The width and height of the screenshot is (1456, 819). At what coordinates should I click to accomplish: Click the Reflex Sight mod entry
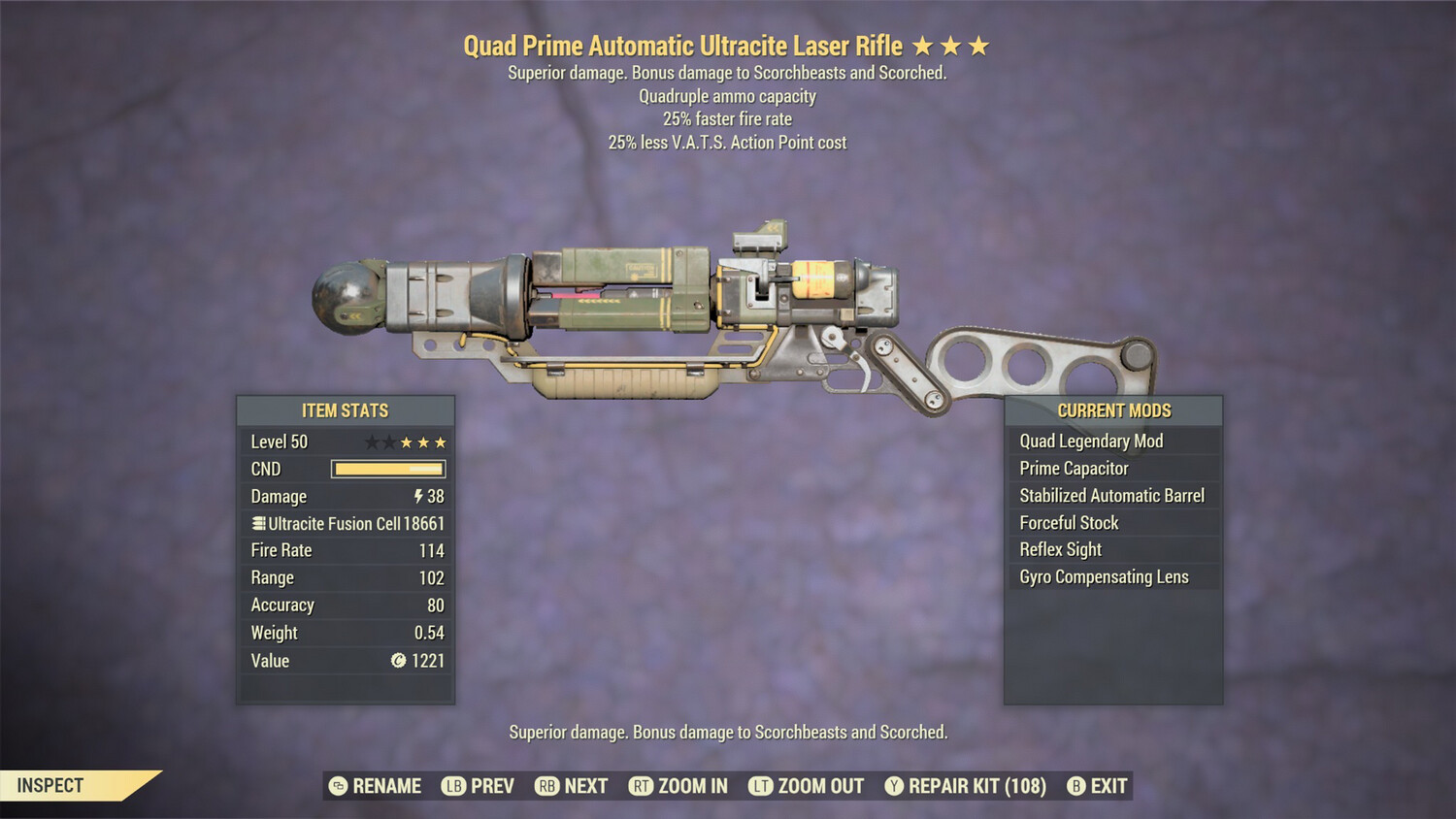tap(1059, 549)
